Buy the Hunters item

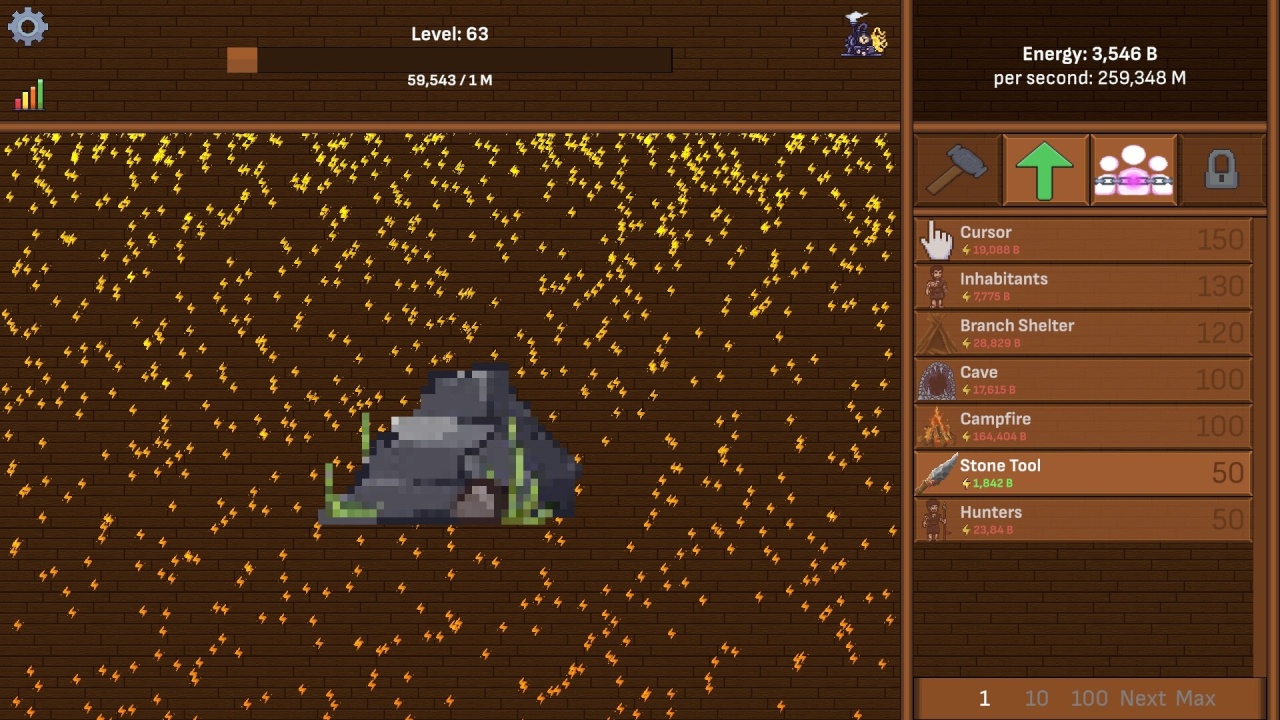coord(1083,520)
